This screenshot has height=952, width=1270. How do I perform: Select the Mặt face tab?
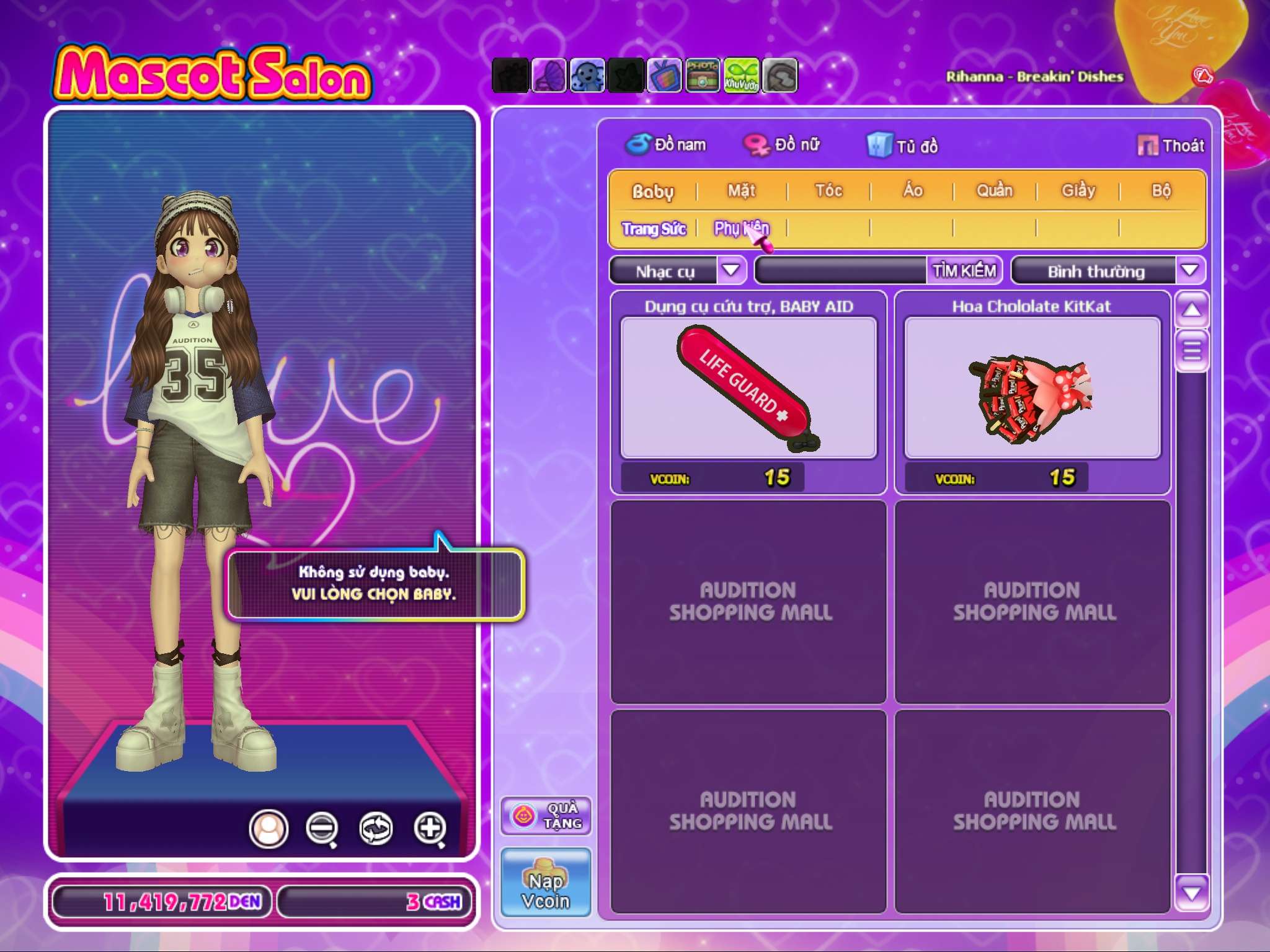click(742, 191)
